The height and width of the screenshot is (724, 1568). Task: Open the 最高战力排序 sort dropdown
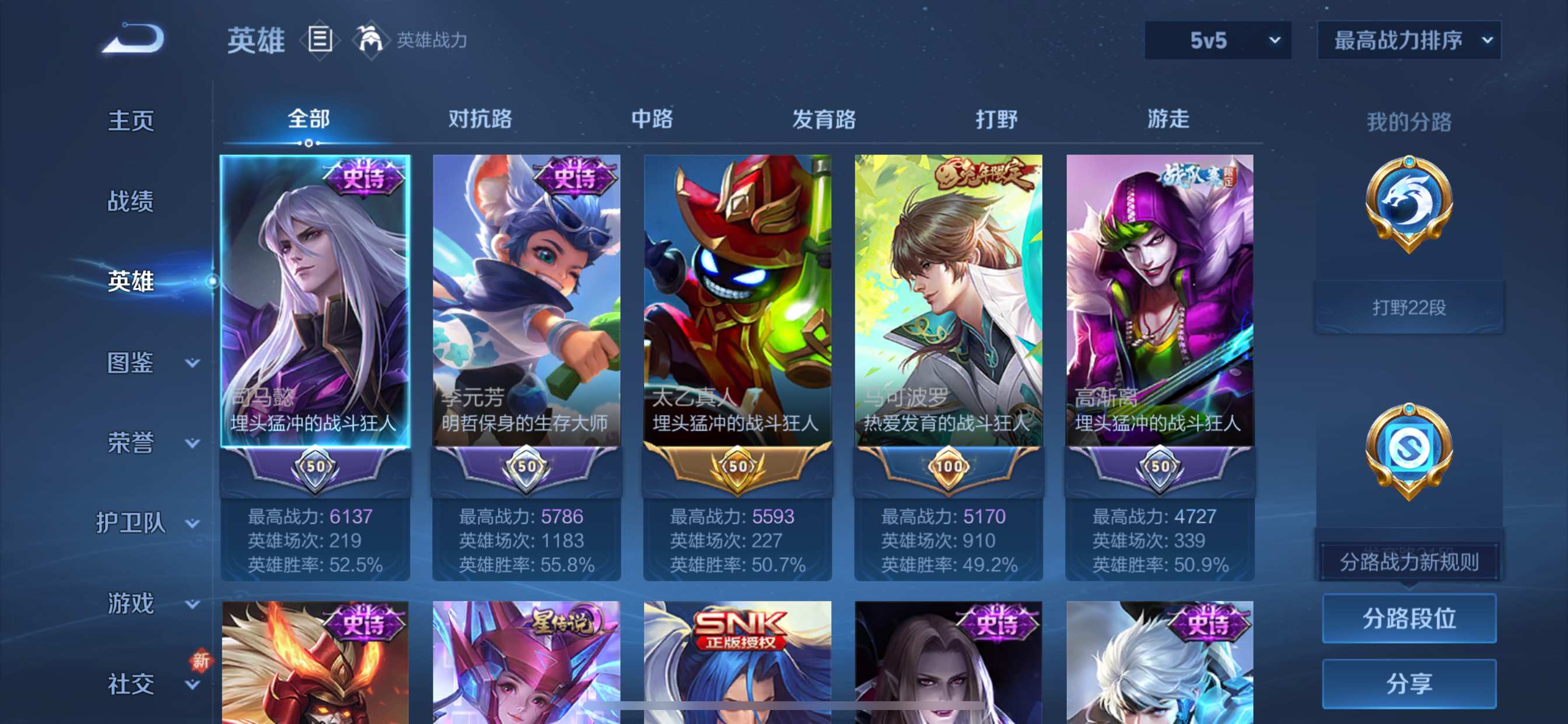(x=1409, y=40)
